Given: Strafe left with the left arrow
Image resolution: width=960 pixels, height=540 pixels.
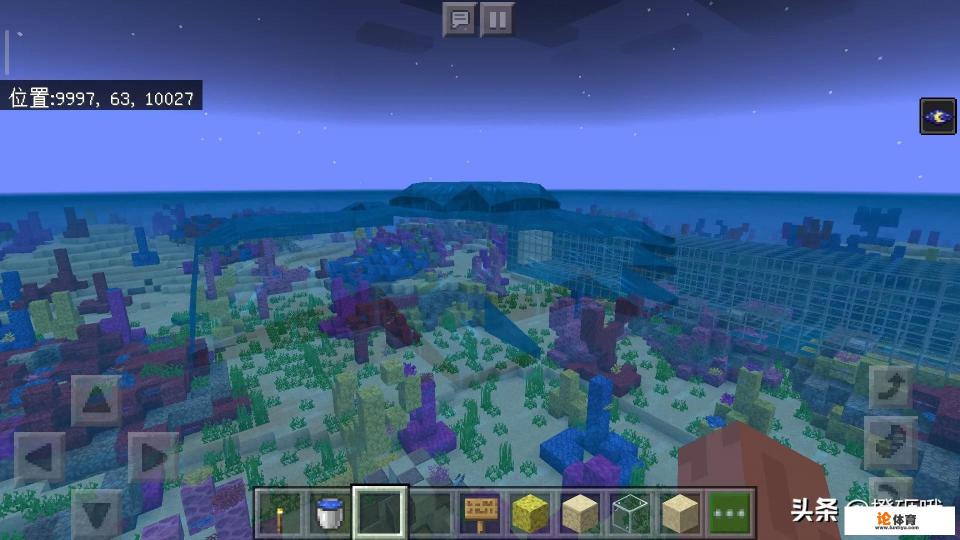Looking at the screenshot, I should point(39,459).
